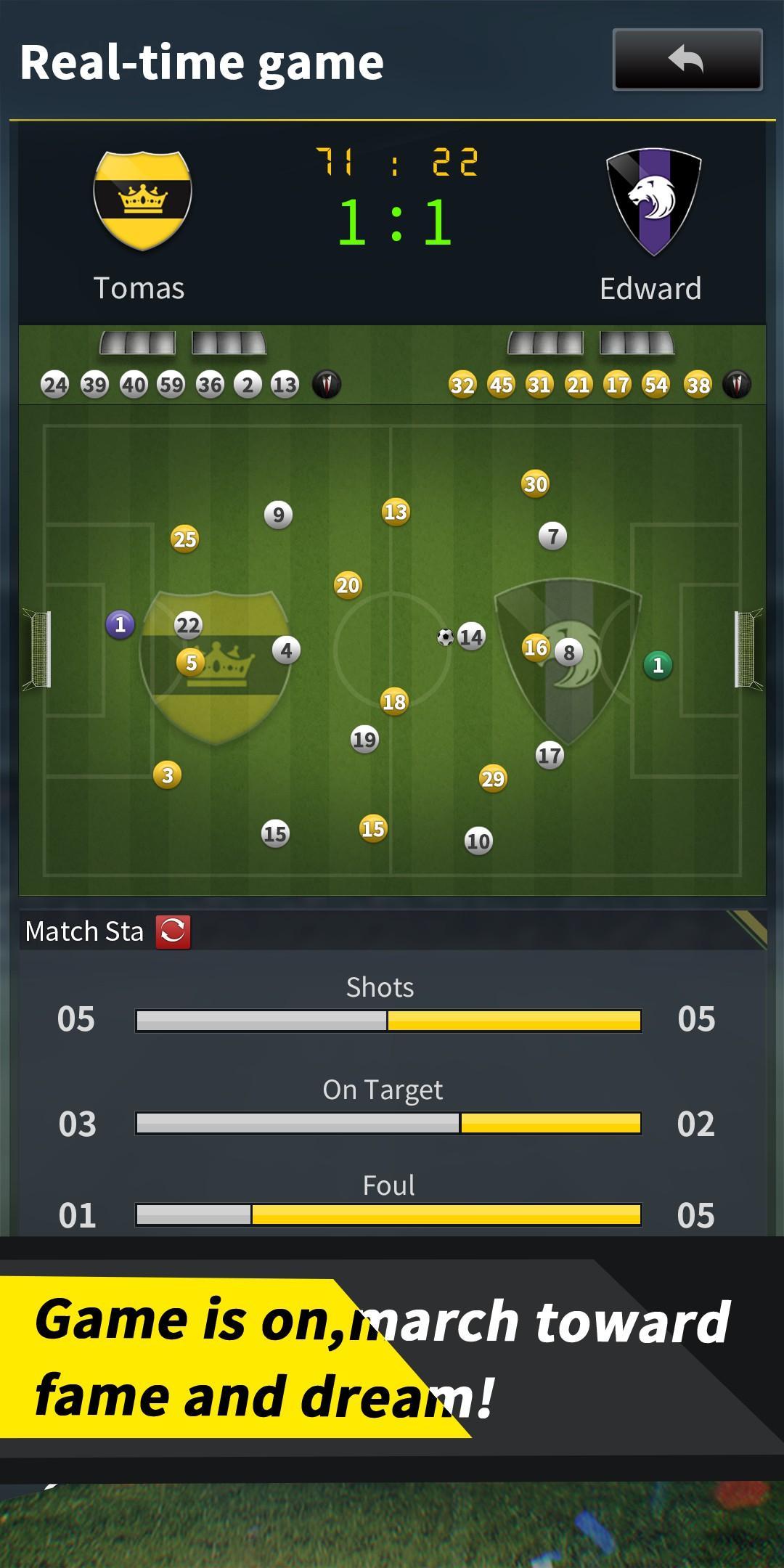The image size is (784, 1568).
Task: Choose grey bench substitute number 40
Action: tap(134, 385)
